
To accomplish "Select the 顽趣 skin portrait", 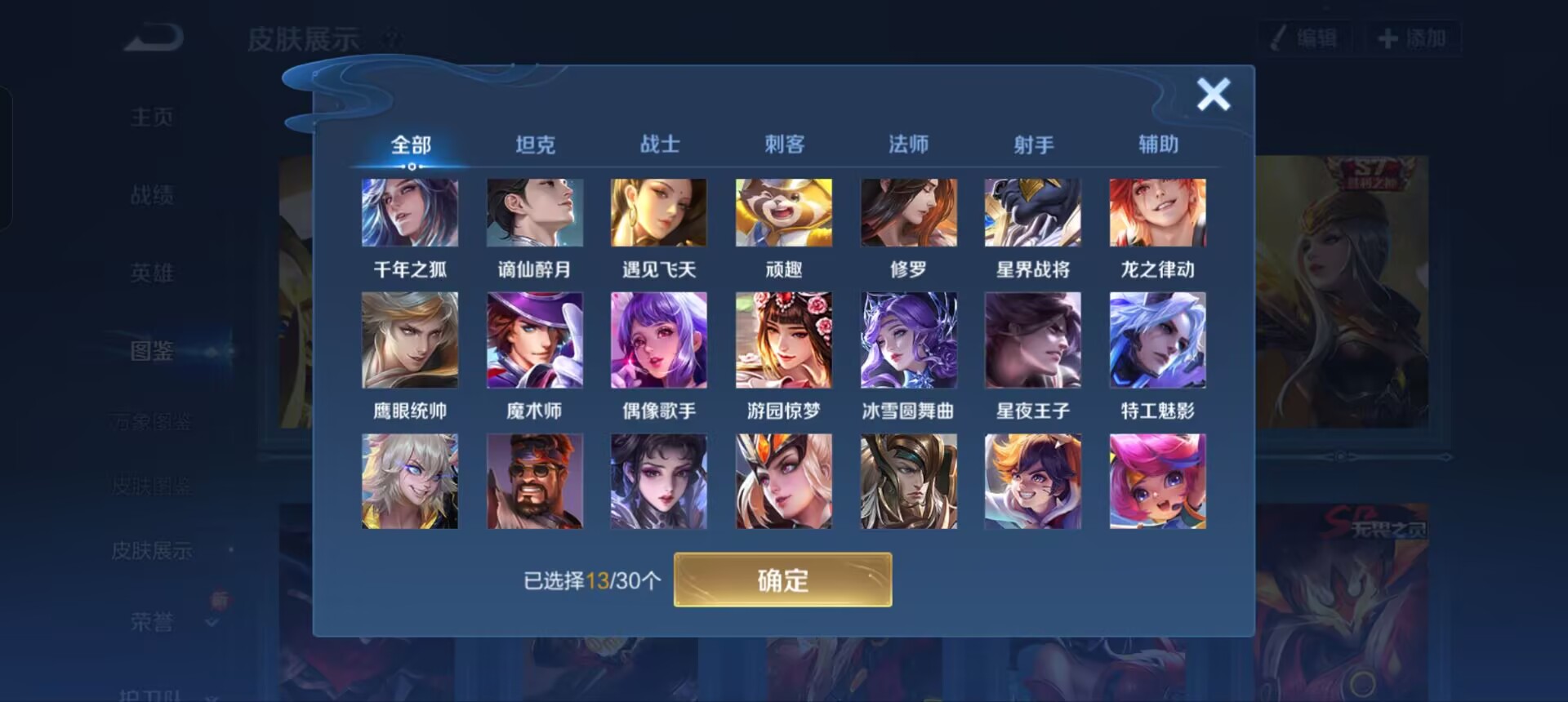I will [x=783, y=212].
